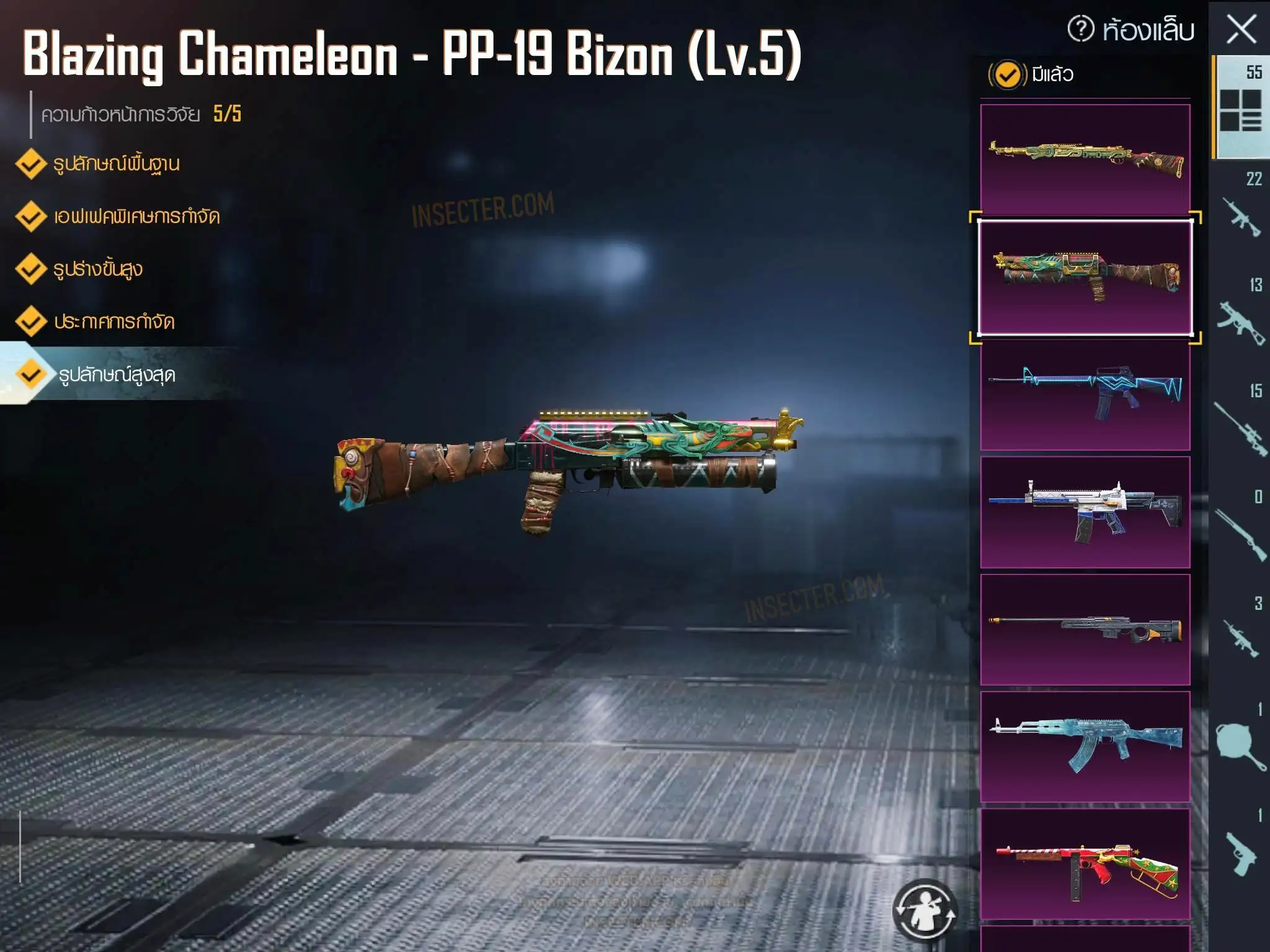Screen dimensions: 1270x952
Task: Choose the blue neon M16 skin thumbnail
Action: (x=1085, y=395)
